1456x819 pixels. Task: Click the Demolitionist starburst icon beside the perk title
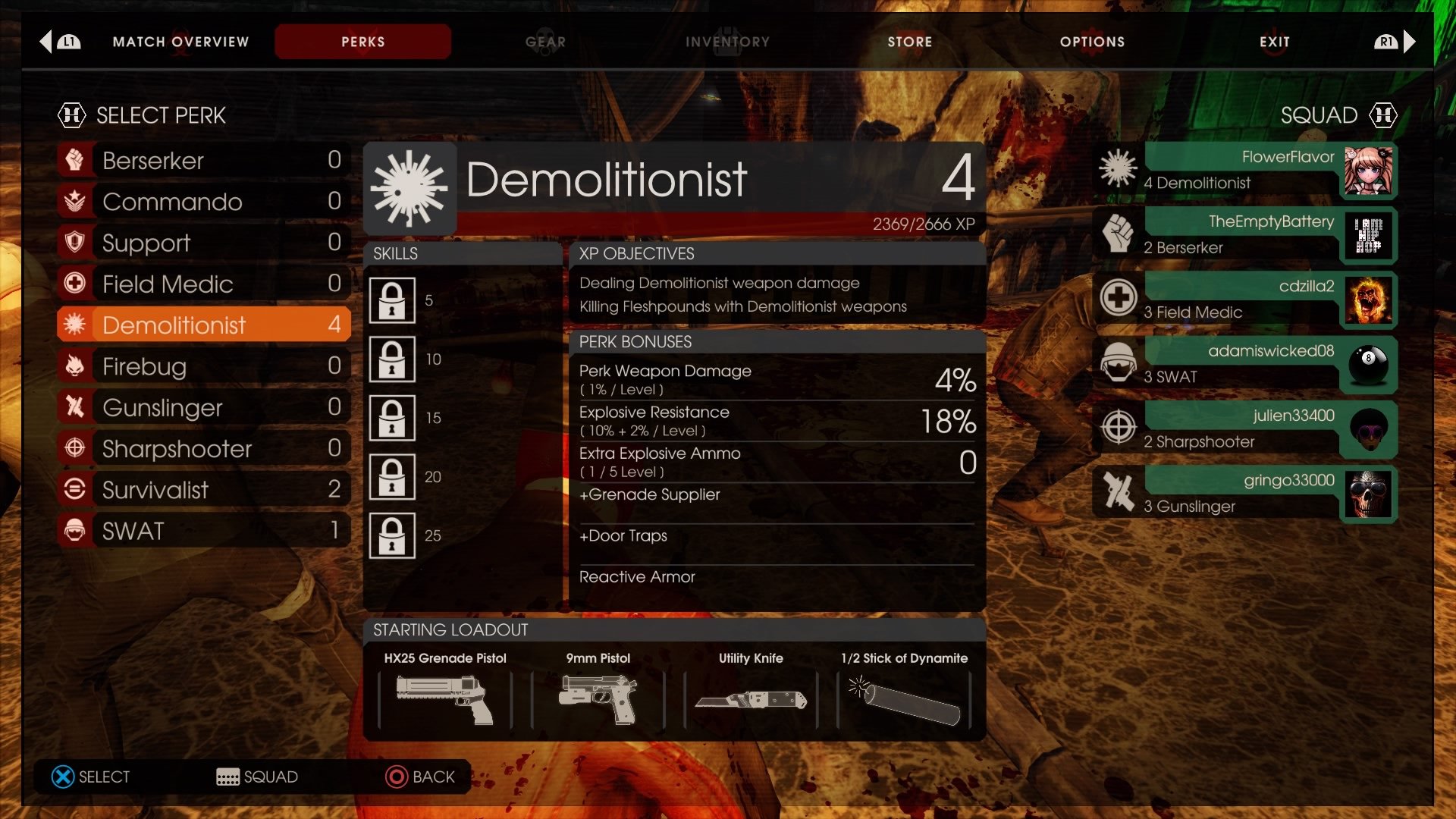pos(411,187)
